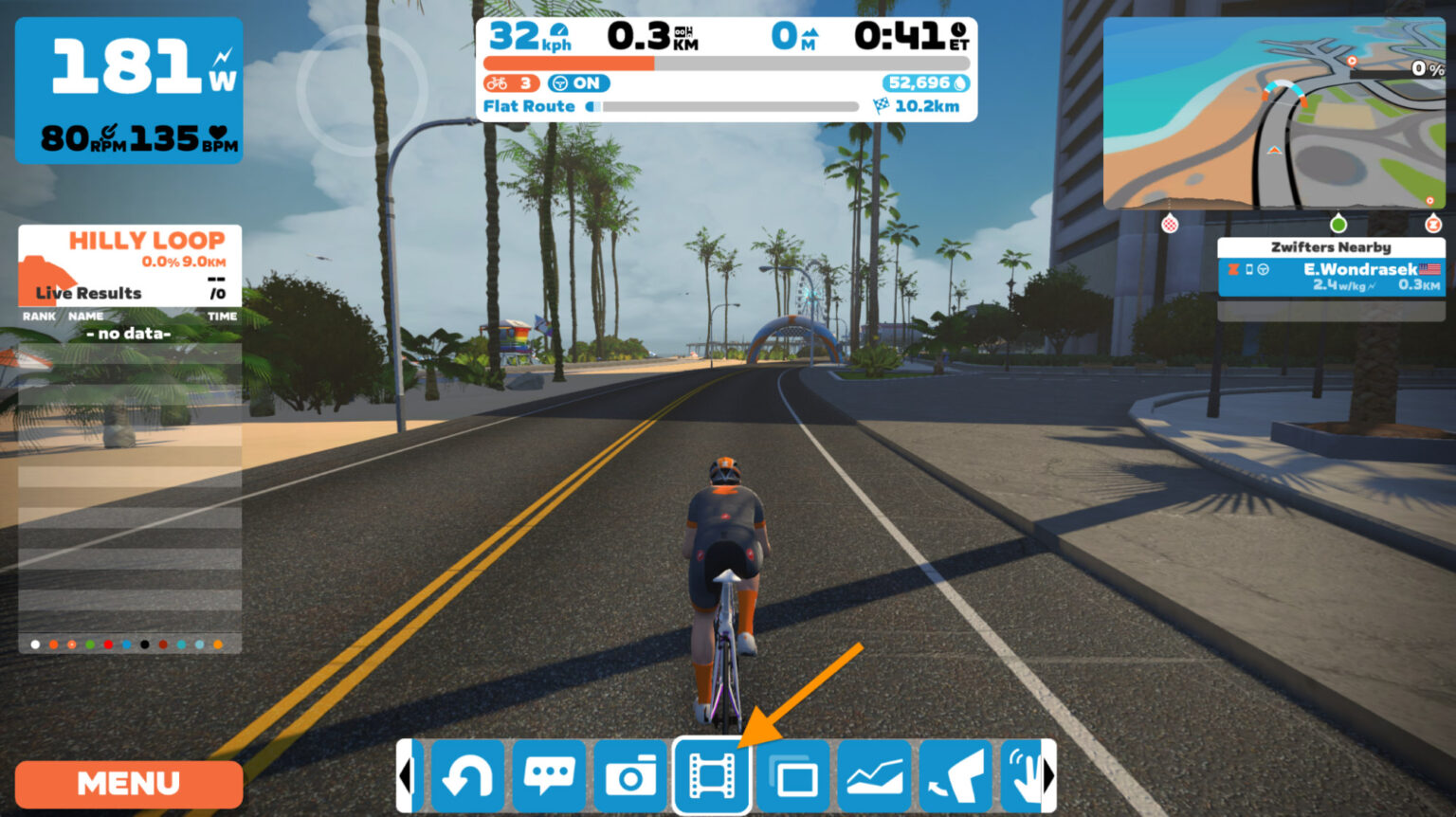The image size is (1456, 817).
Task: Select the U-turn action icon
Action: coord(468,775)
